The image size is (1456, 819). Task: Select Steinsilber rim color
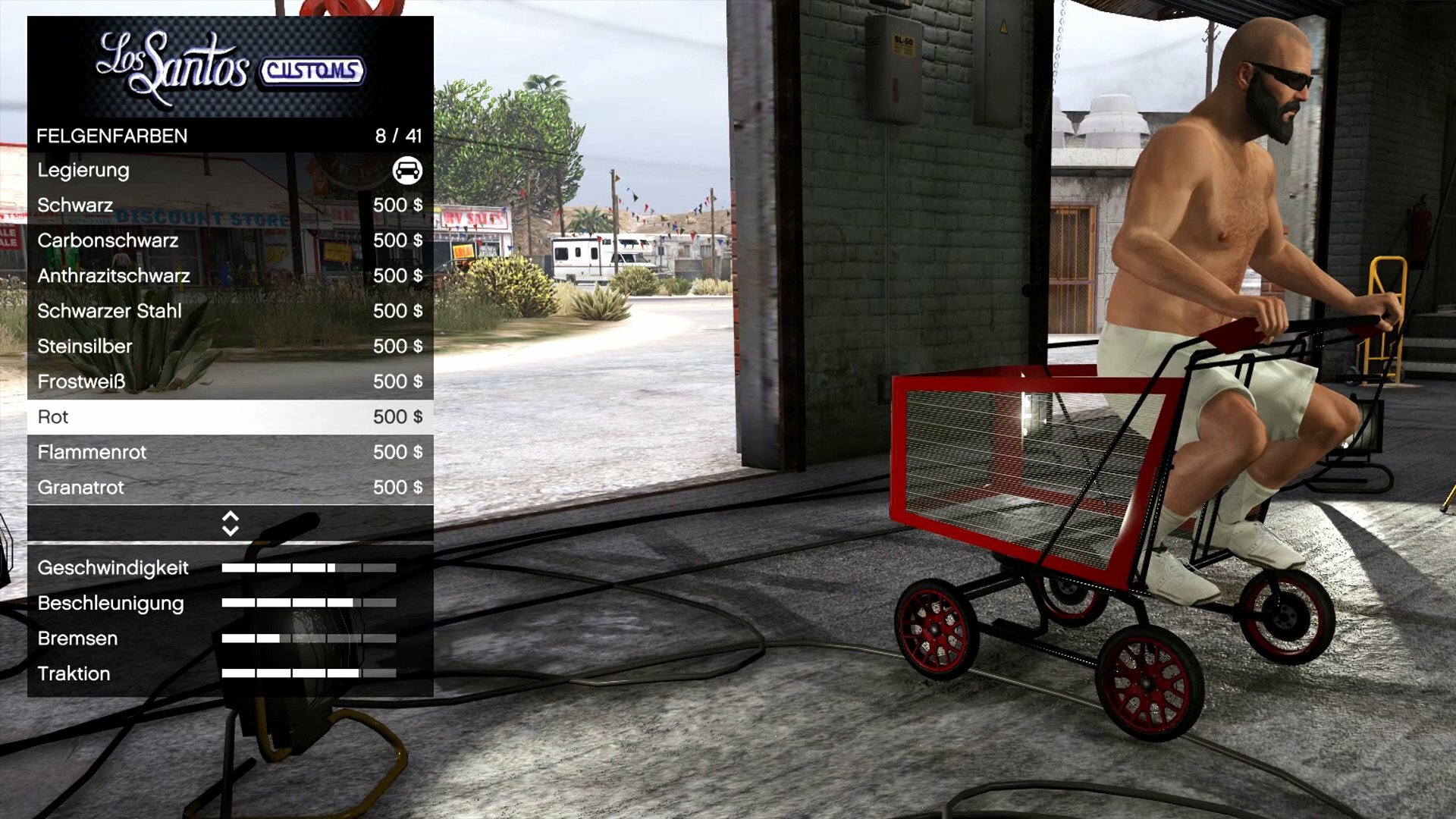230,347
